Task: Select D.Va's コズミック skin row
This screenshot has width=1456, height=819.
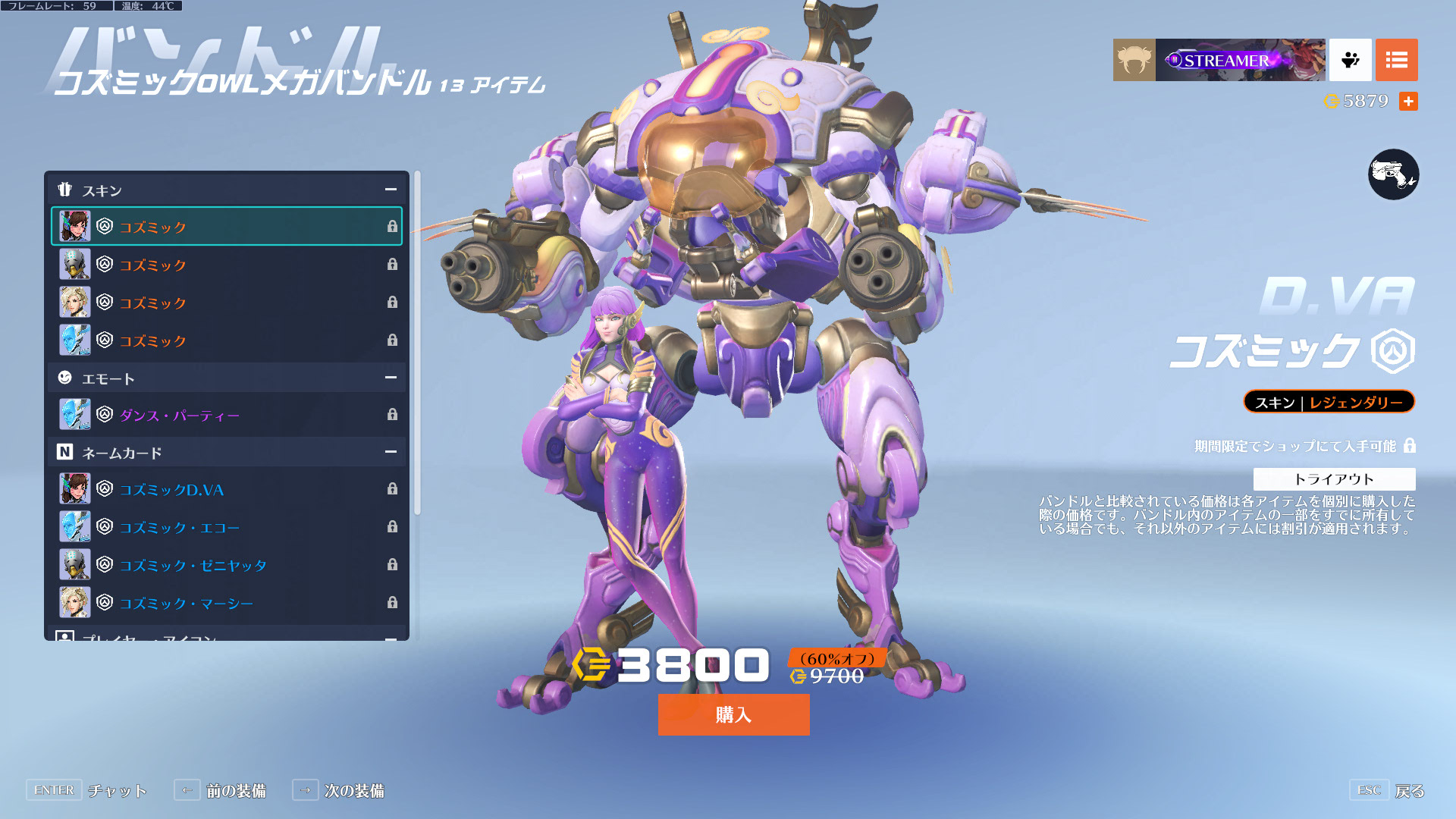Action: click(x=227, y=227)
